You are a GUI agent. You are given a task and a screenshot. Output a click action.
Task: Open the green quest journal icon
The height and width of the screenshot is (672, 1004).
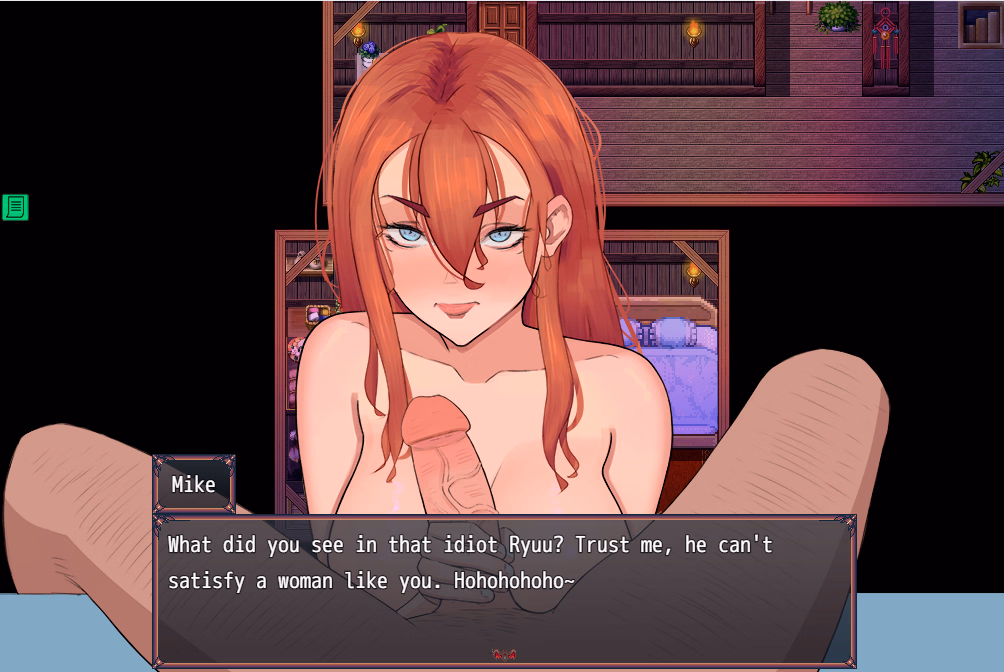15,207
